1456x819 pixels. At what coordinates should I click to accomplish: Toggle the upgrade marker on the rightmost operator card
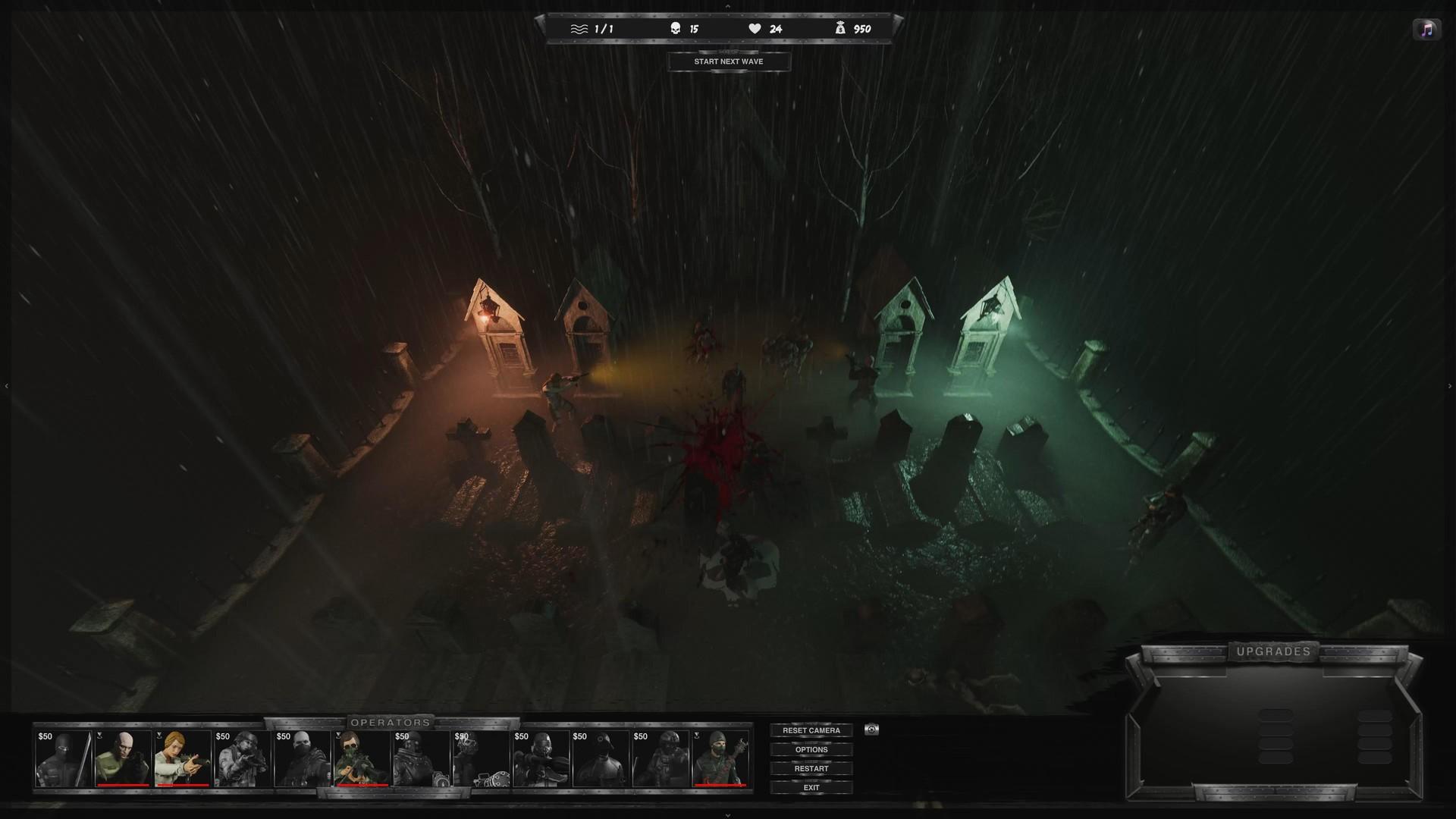[x=697, y=736]
